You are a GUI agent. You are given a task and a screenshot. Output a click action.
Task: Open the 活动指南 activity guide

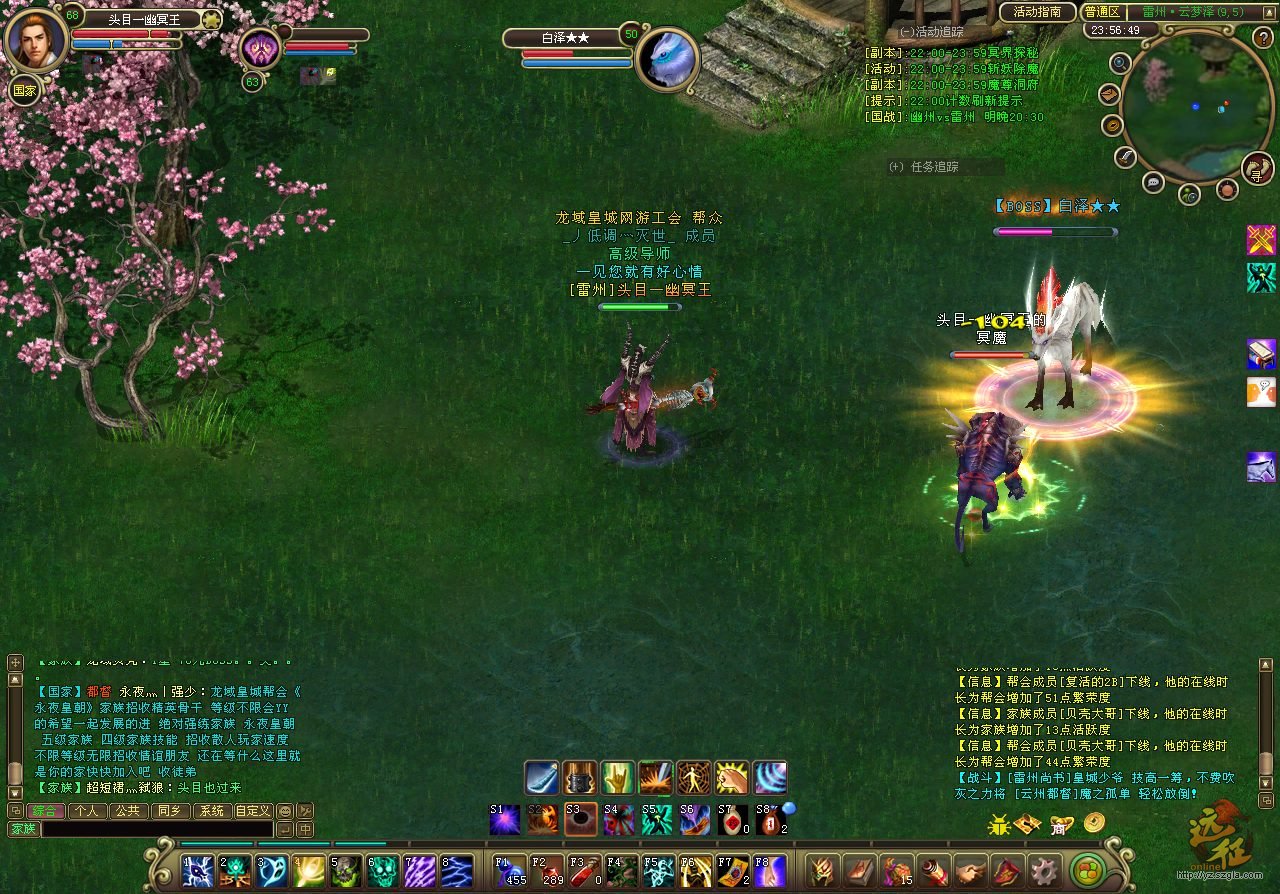[x=1037, y=12]
